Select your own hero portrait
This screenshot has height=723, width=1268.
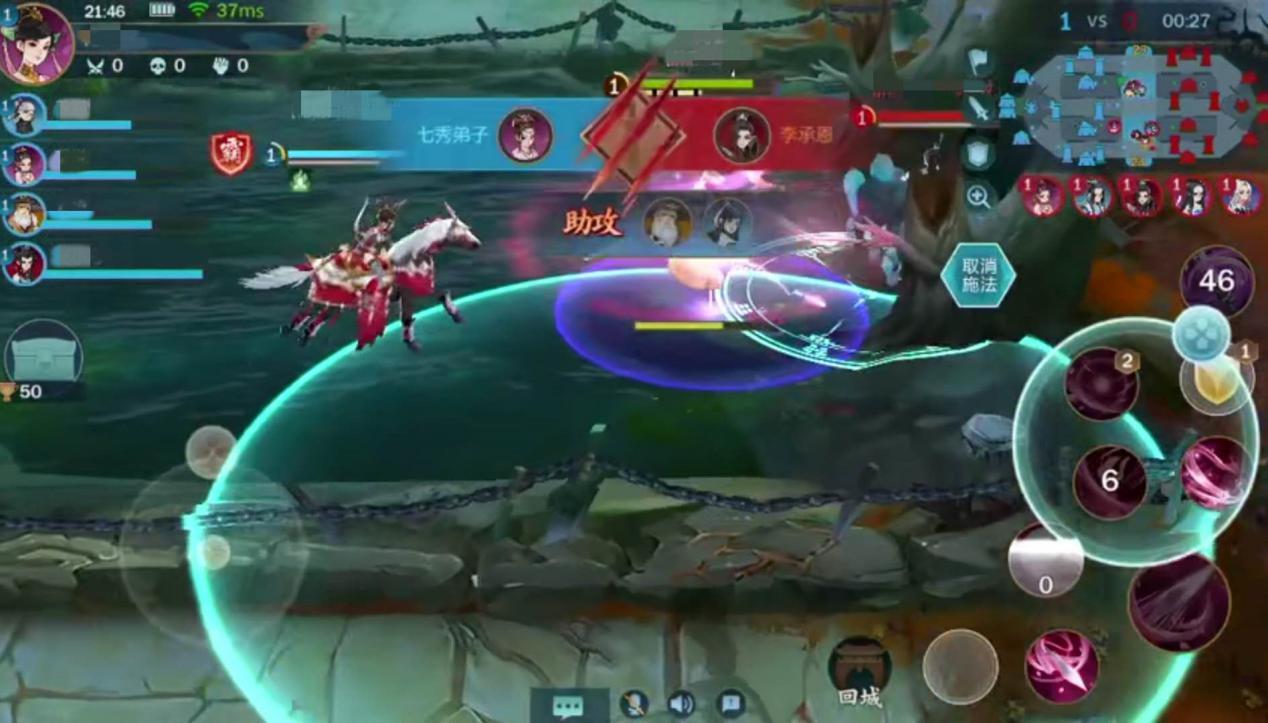[37, 44]
